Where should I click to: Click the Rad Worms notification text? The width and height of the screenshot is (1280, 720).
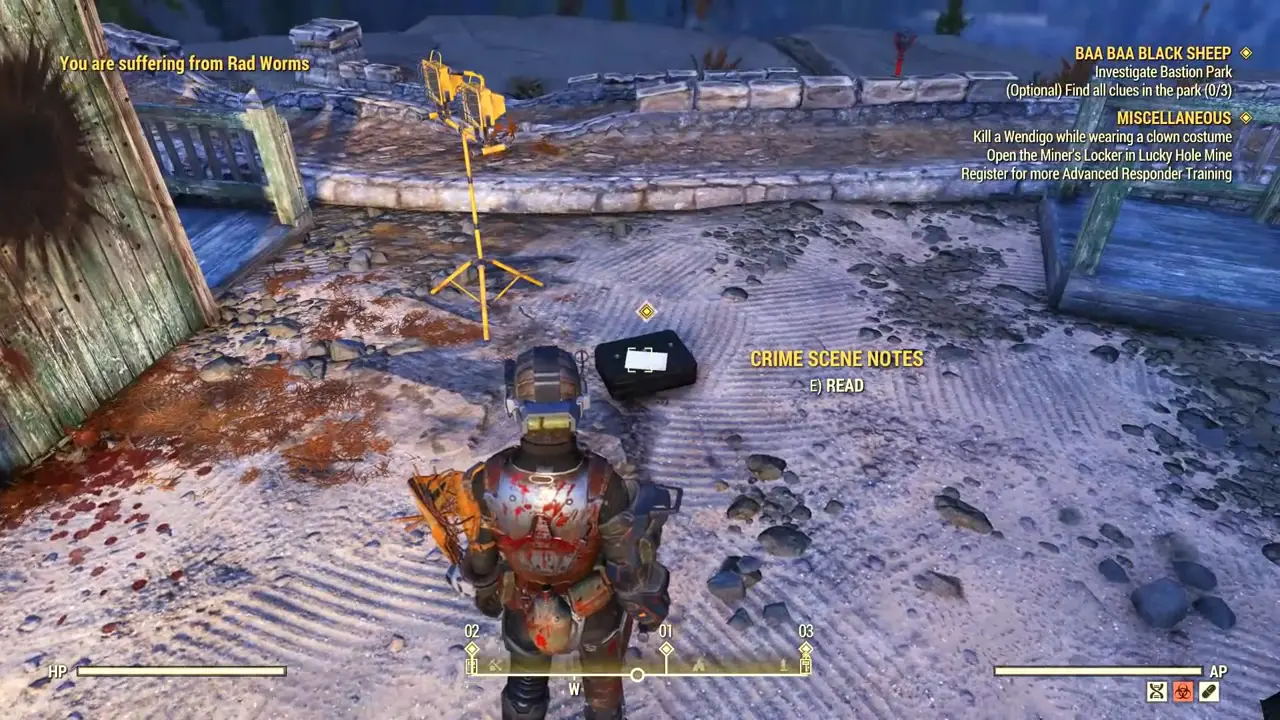184,63
